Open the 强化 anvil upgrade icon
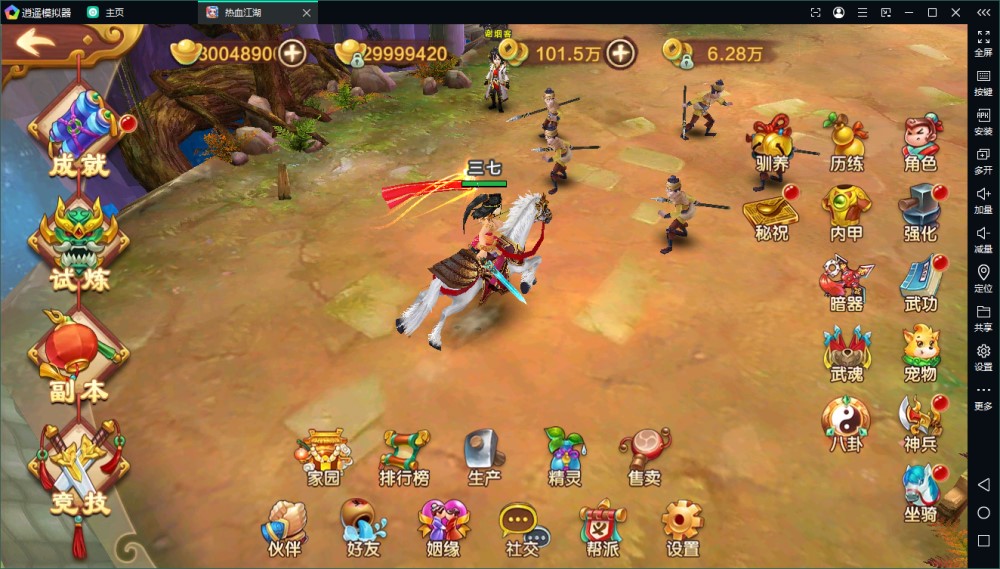This screenshot has height=569, width=1000. pos(920,211)
